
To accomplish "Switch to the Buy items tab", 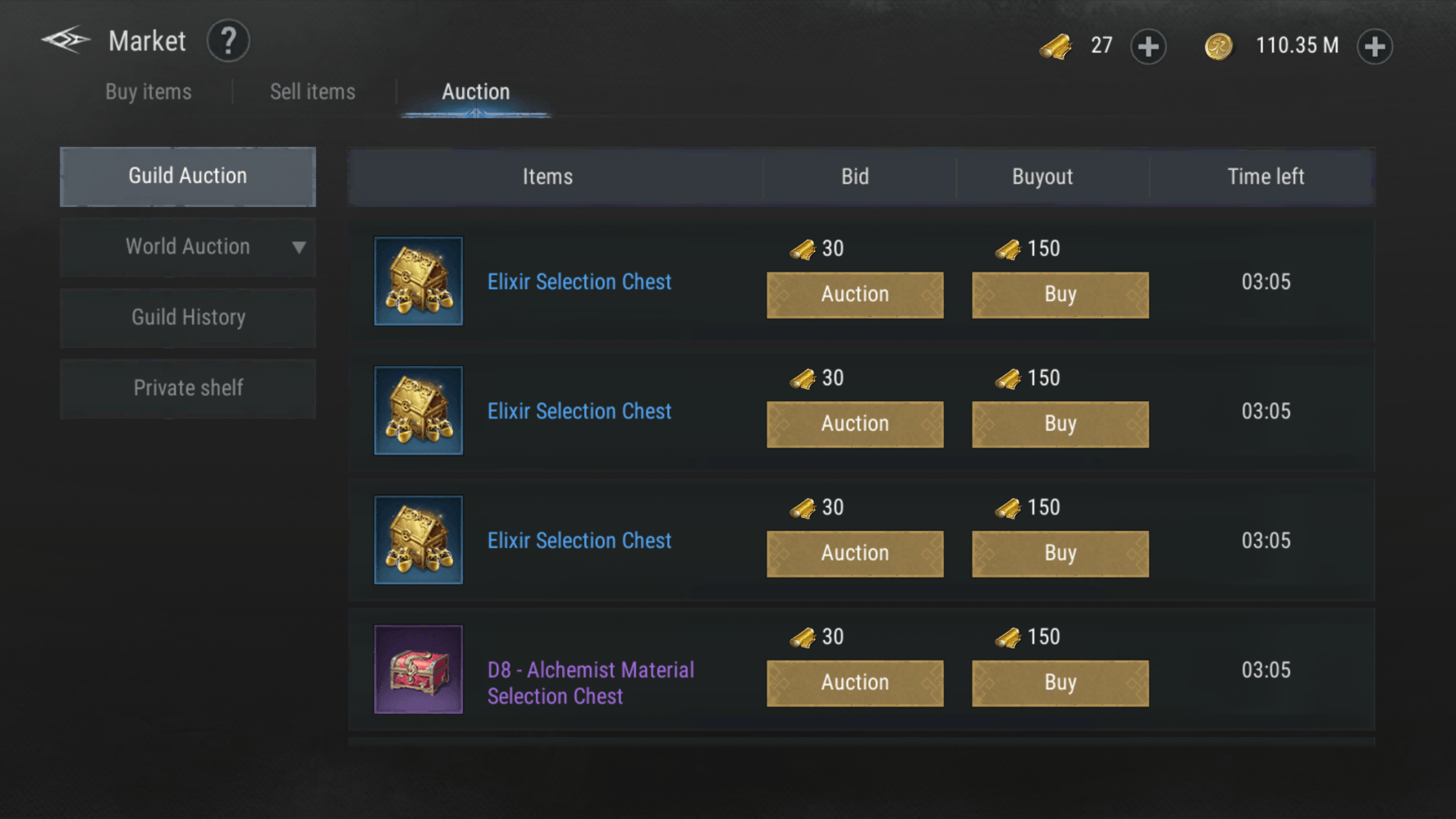I will pyautogui.click(x=149, y=92).
